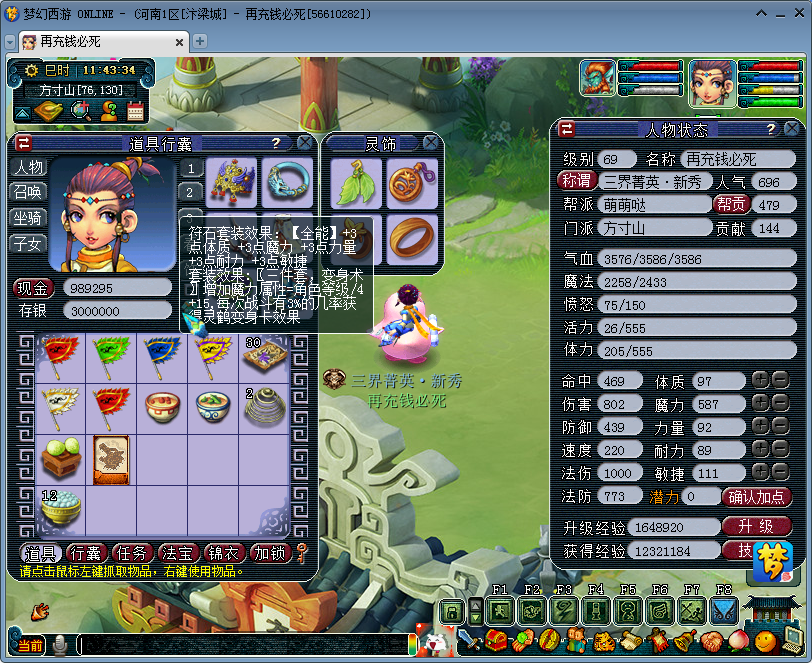Switch to the 坐骑 mount tab
This screenshot has width=812, height=663.
[x=28, y=218]
